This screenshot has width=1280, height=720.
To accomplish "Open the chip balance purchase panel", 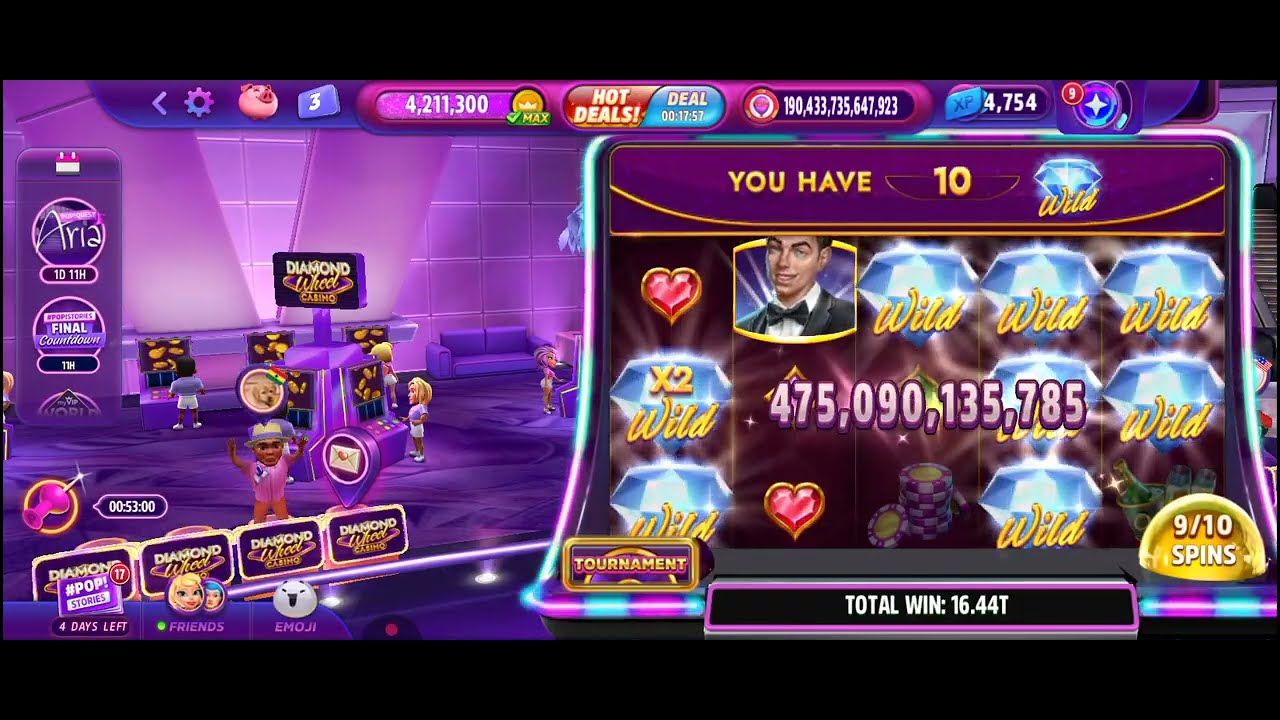I will tap(828, 106).
